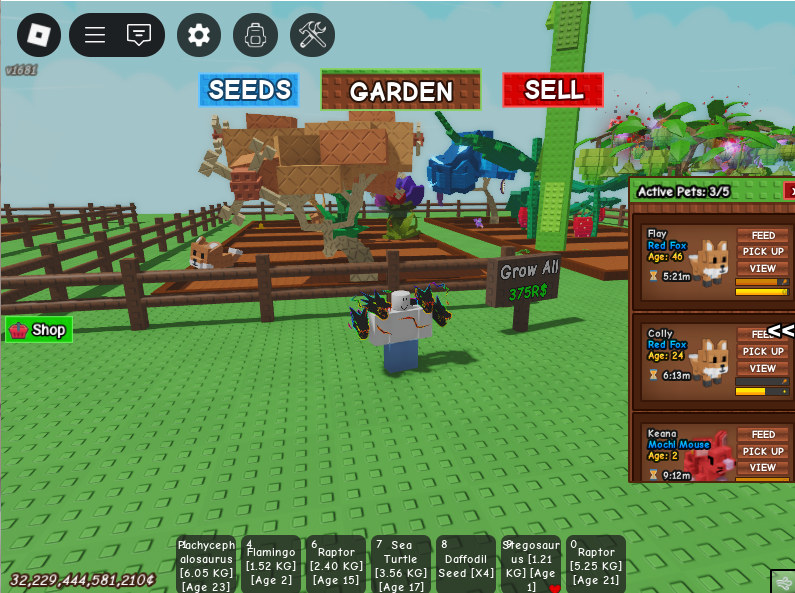Open the backpack inventory
The height and width of the screenshot is (593, 795).
click(255, 35)
